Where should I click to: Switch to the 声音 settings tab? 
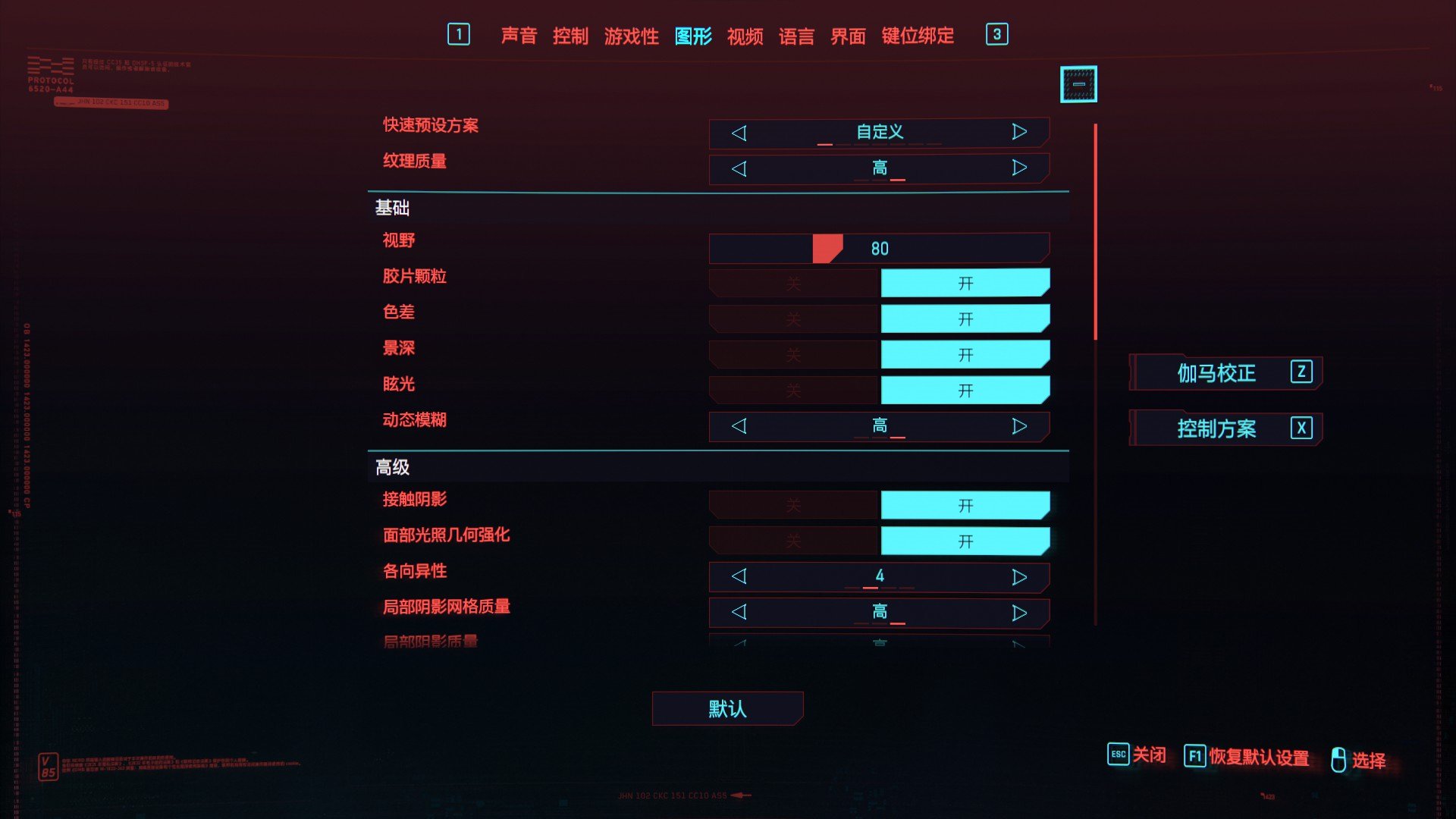[x=518, y=35]
